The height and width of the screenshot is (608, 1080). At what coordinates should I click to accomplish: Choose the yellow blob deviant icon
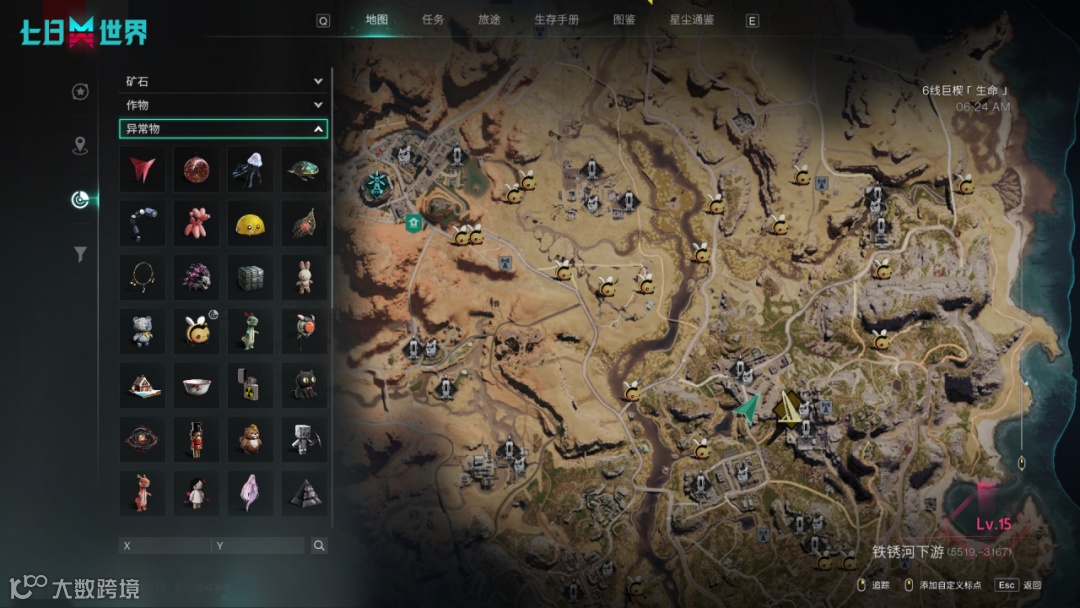(x=250, y=223)
